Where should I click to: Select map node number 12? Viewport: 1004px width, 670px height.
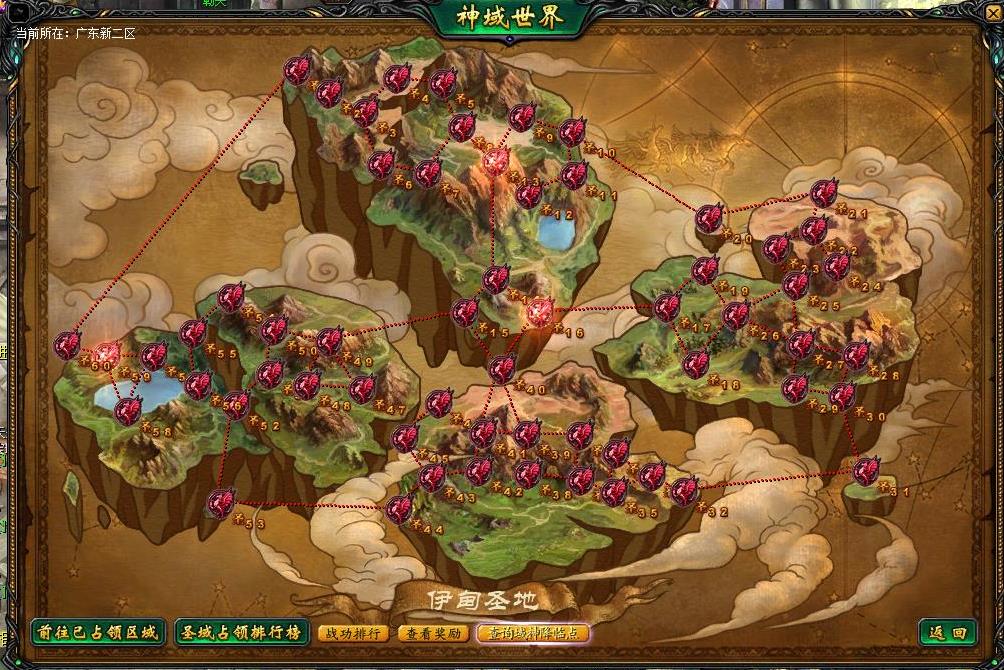pyautogui.click(x=529, y=193)
